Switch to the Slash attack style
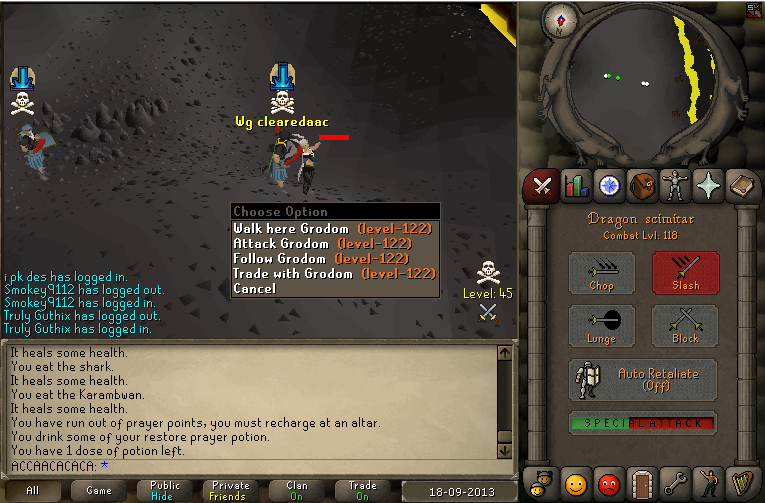The height and width of the screenshot is (503, 765). coord(685,273)
